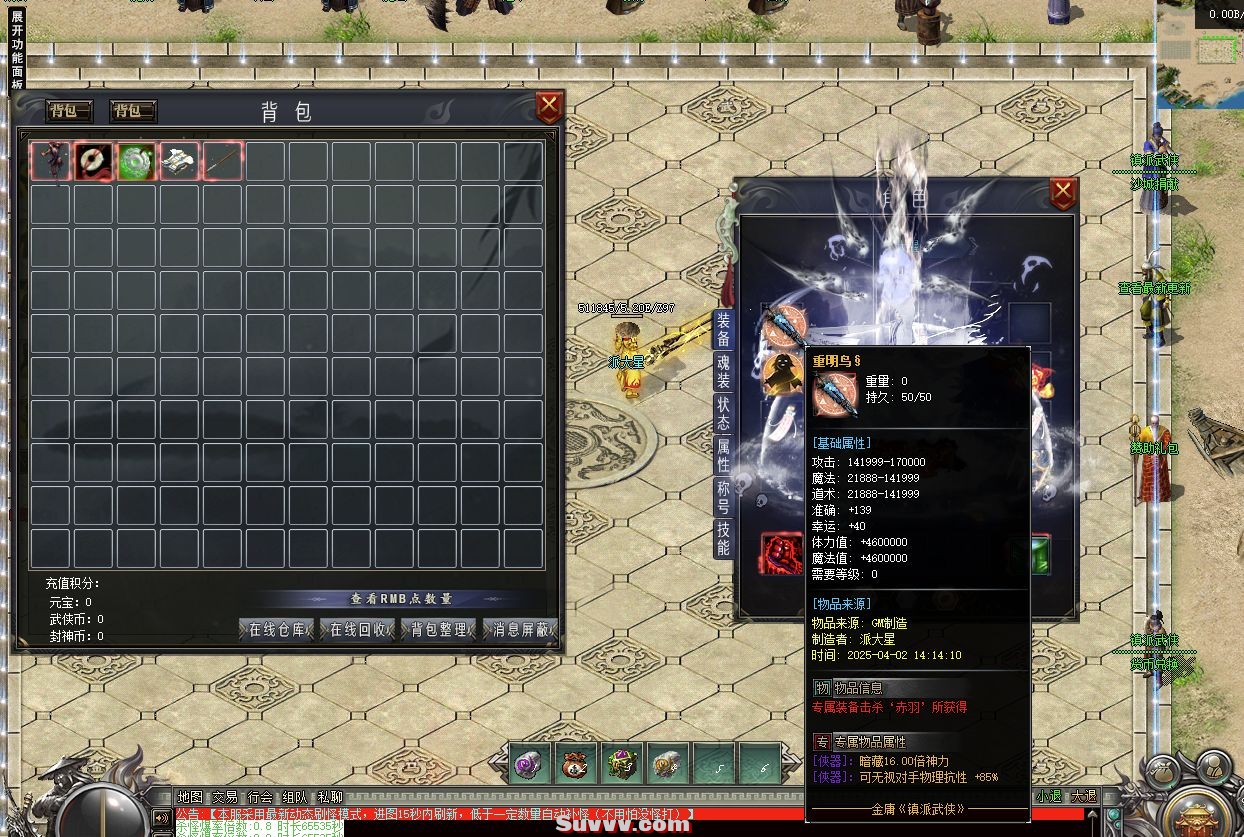1244x837 pixels.
Task: Show the 状态 status tab
Action: 723,413
